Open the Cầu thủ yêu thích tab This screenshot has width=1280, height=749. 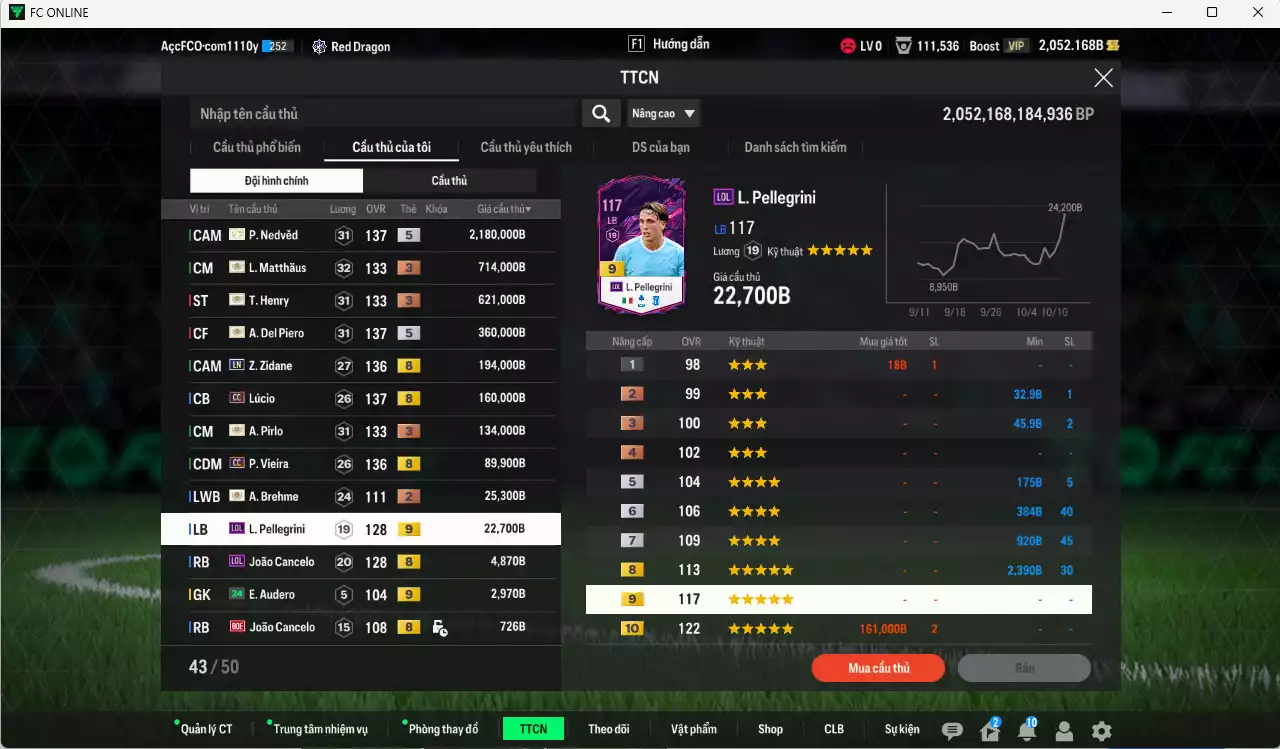click(x=526, y=147)
